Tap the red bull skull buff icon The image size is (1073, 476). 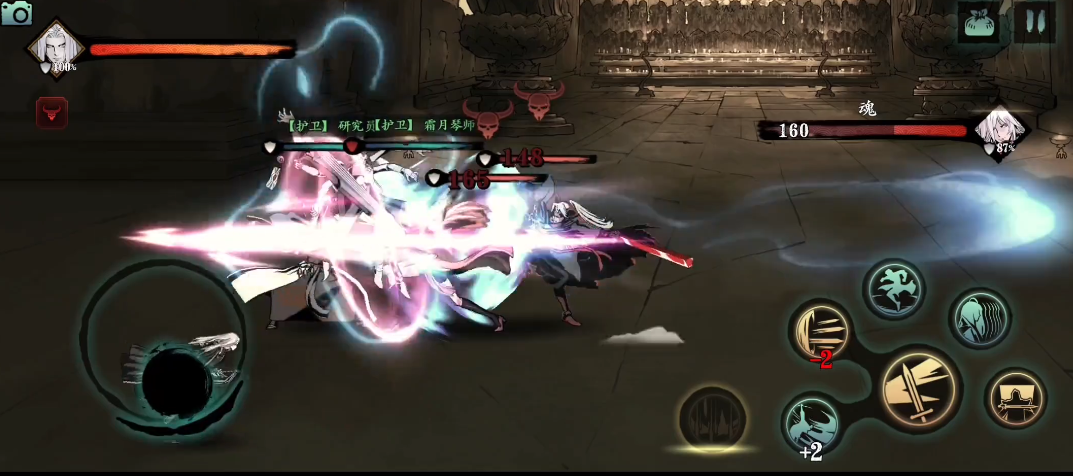[x=51, y=113]
